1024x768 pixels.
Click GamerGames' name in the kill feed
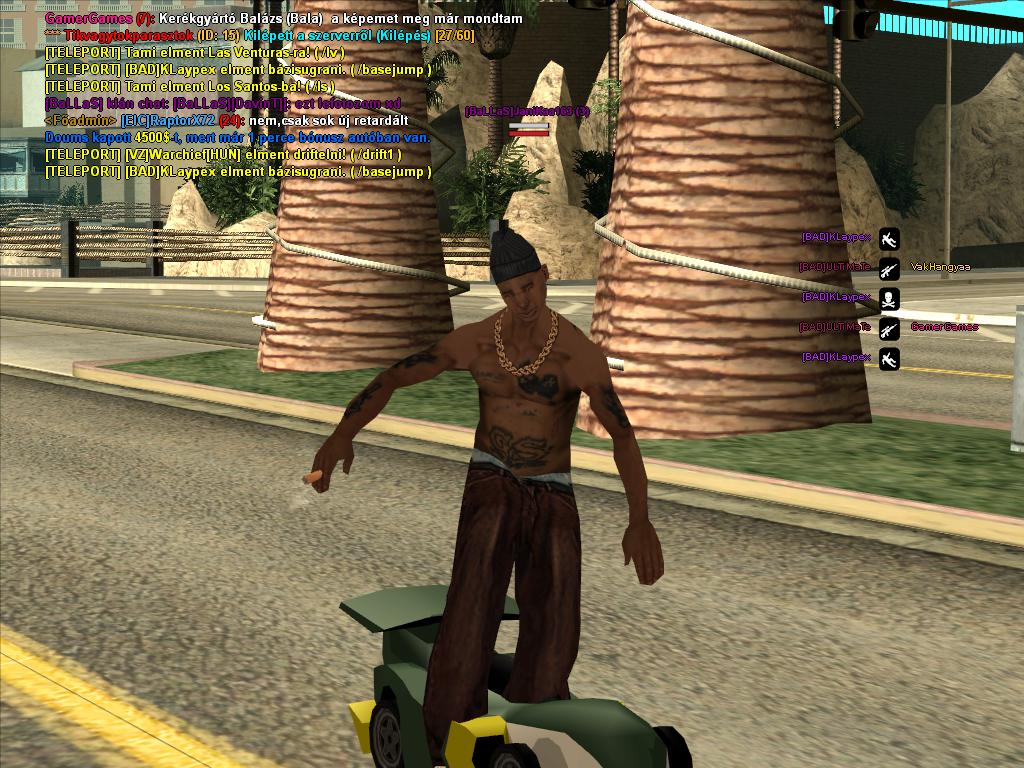coord(944,328)
